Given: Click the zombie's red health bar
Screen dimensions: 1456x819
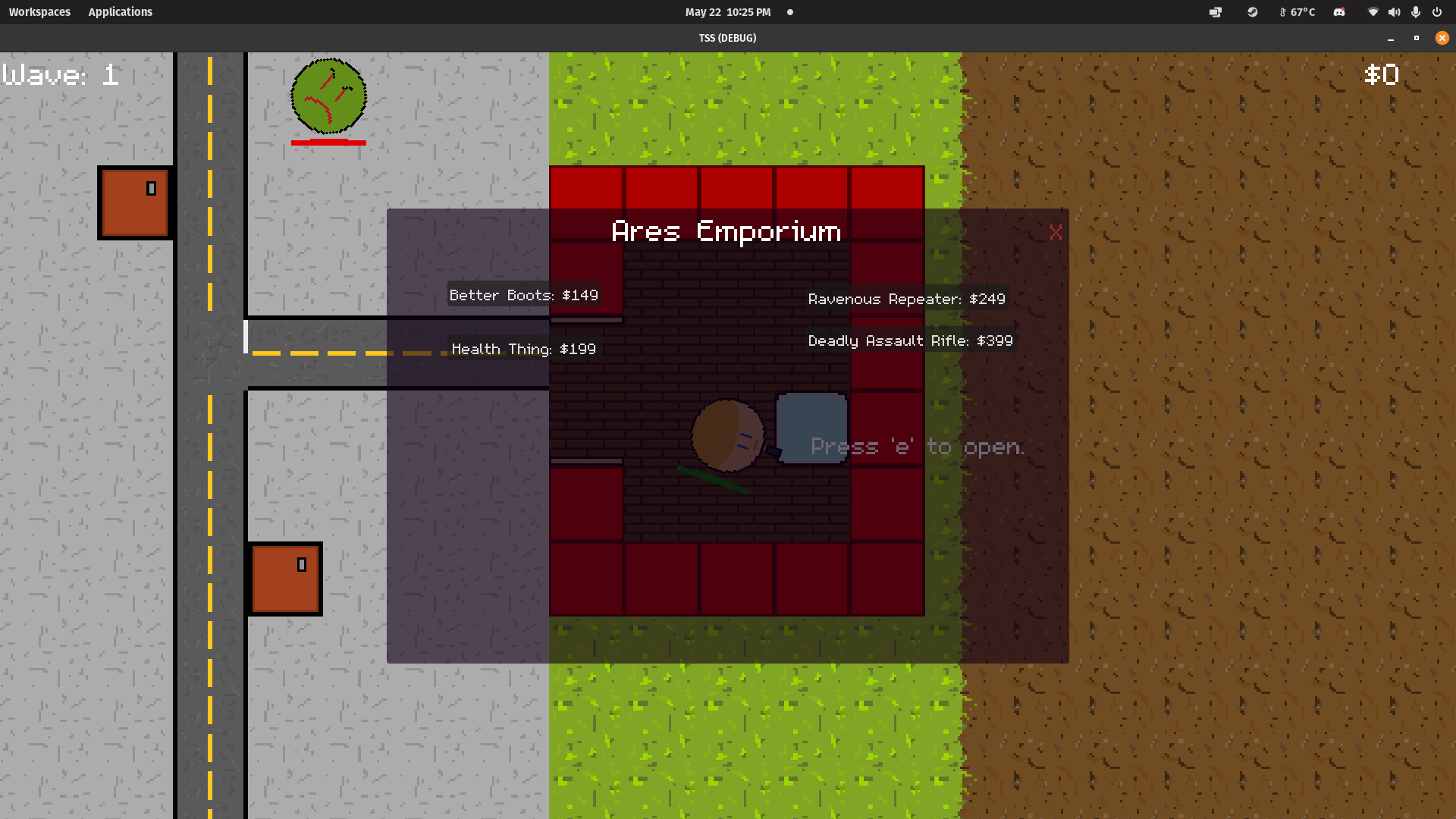Looking at the screenshot, I should click(x=328, y=142).
